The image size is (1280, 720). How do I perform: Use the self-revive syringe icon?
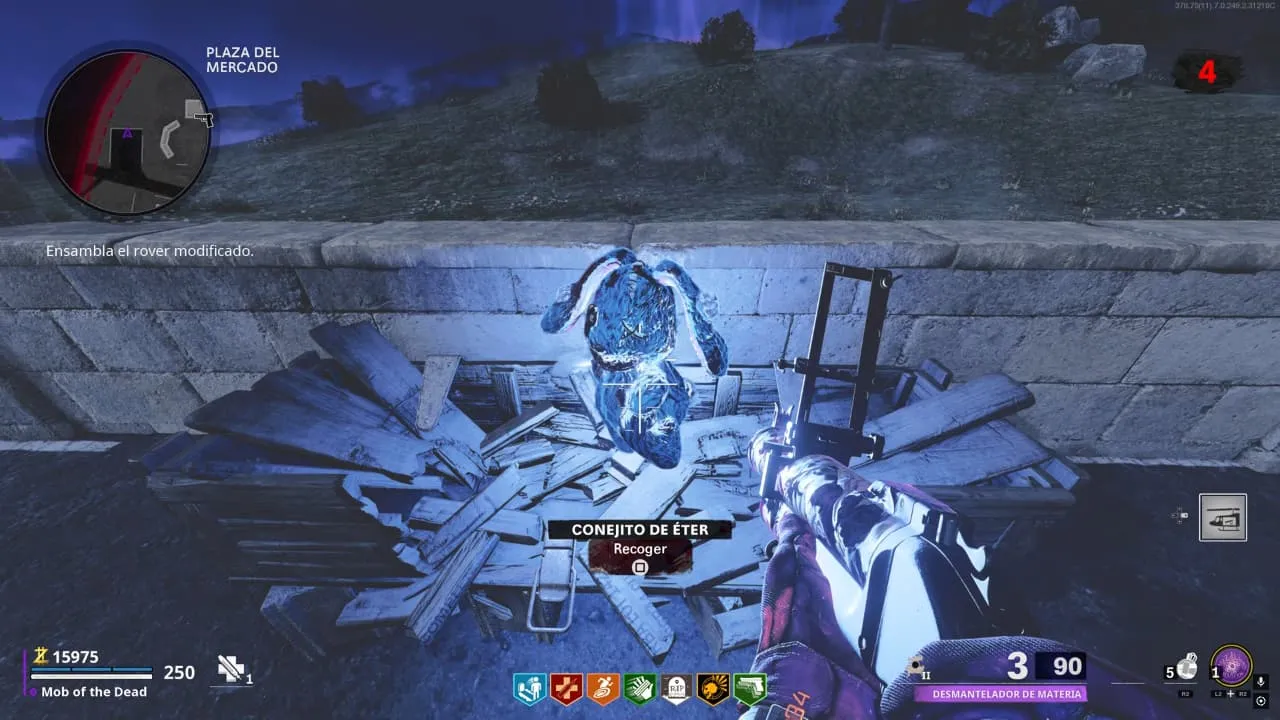point(231,669)
